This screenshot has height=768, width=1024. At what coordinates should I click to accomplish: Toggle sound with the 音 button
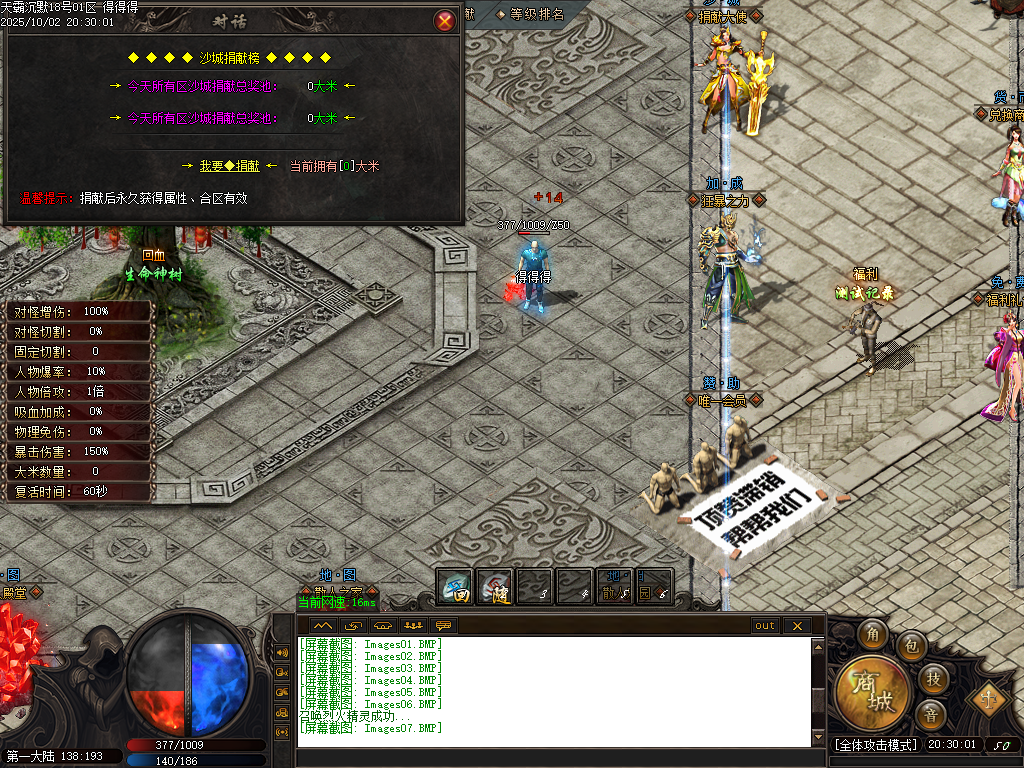point(931,714)
